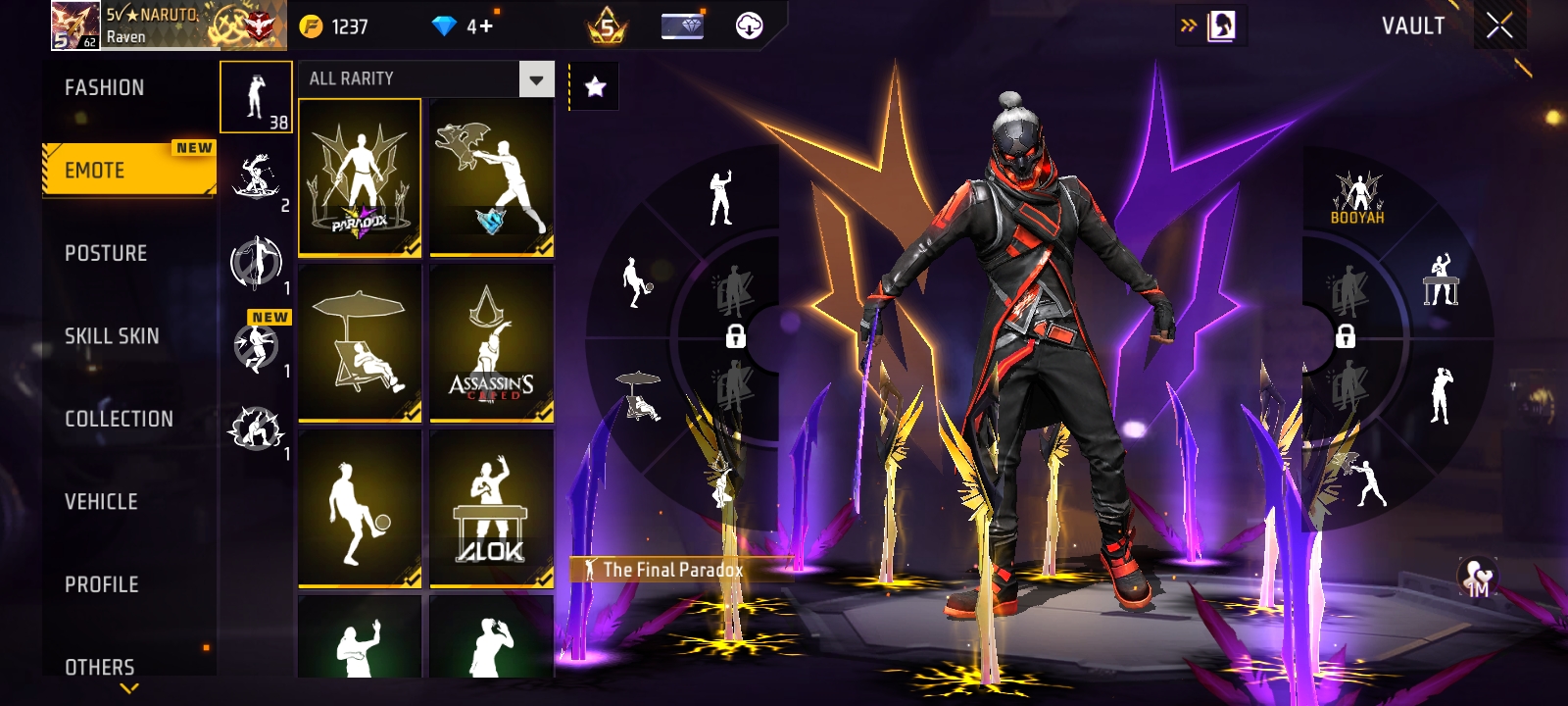Select the Posture menu entry
The height and width of the screenshot is (706, 1568).
[106, 253]
